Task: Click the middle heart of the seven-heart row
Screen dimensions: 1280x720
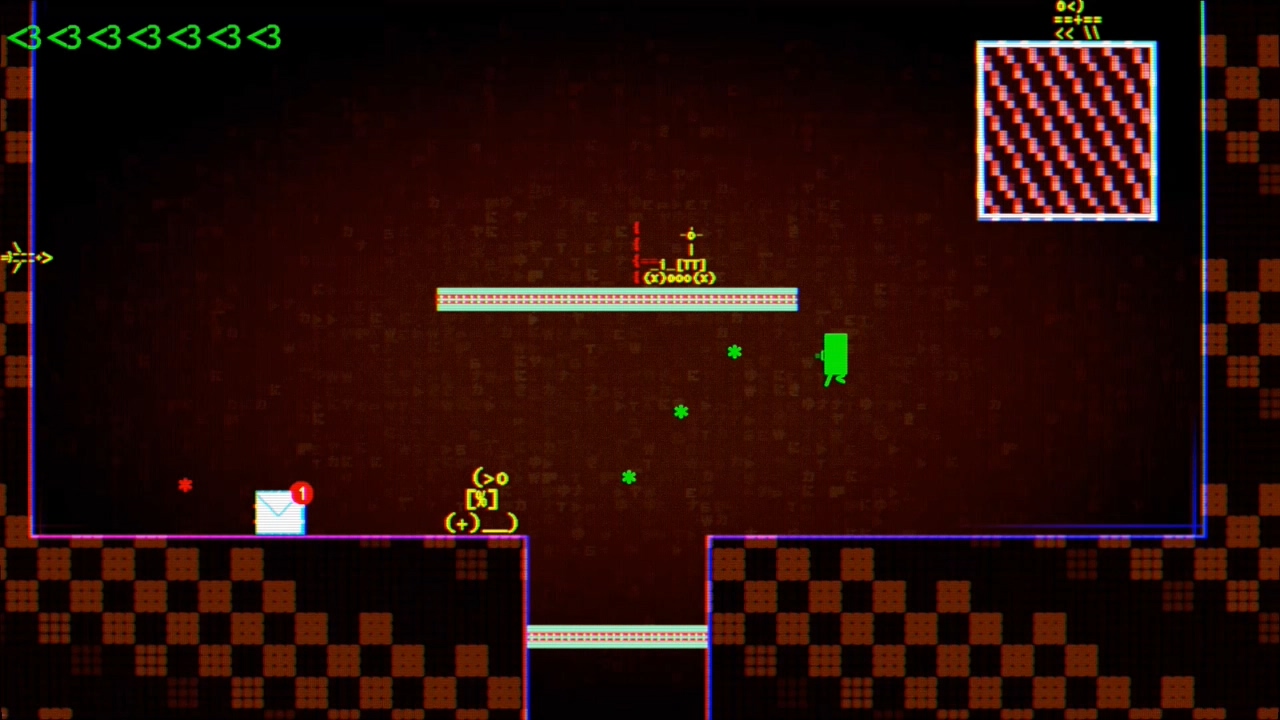Action: coord(145,37)
